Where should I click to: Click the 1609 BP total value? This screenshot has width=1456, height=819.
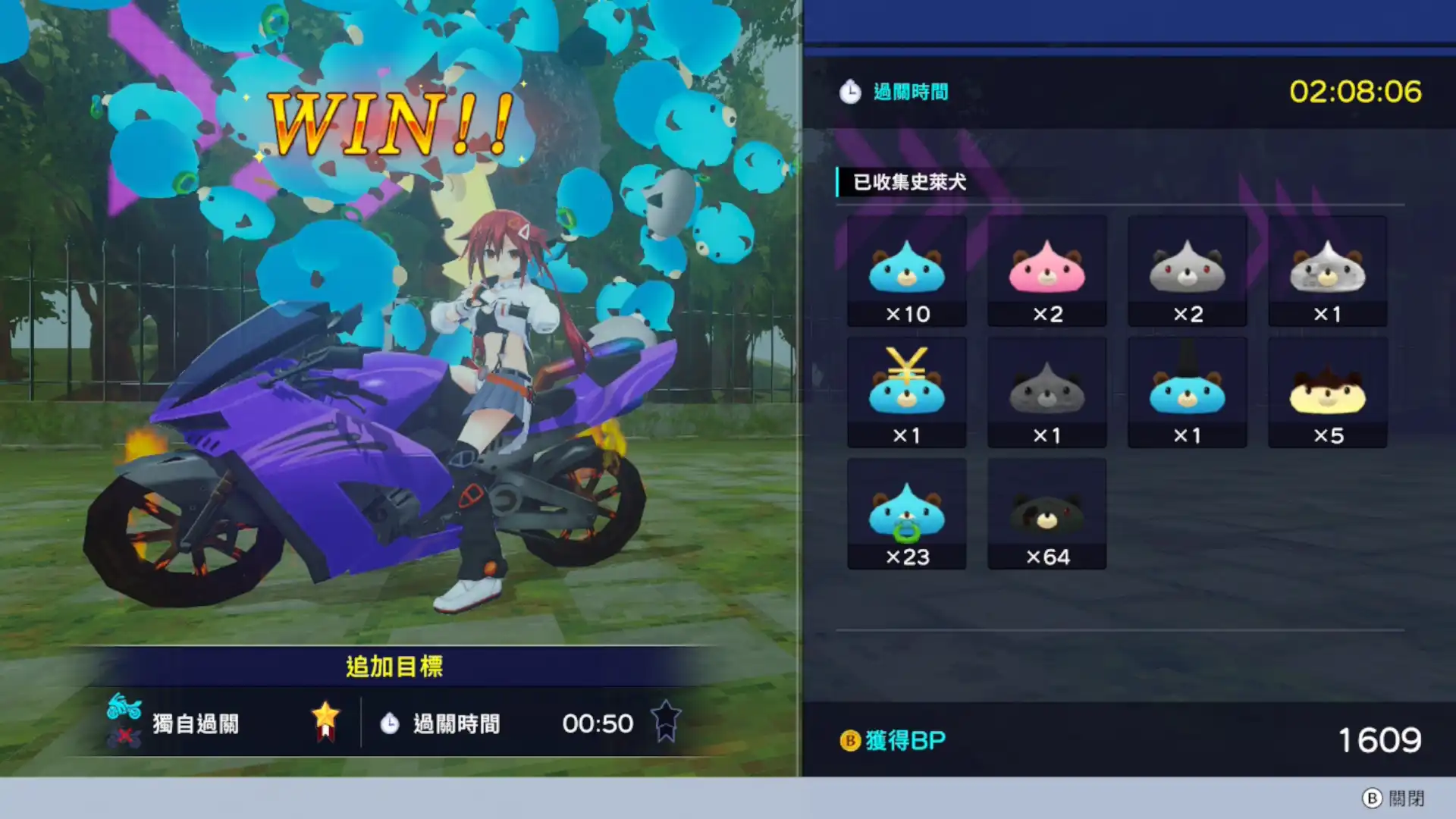click(x=1382, y=738)
